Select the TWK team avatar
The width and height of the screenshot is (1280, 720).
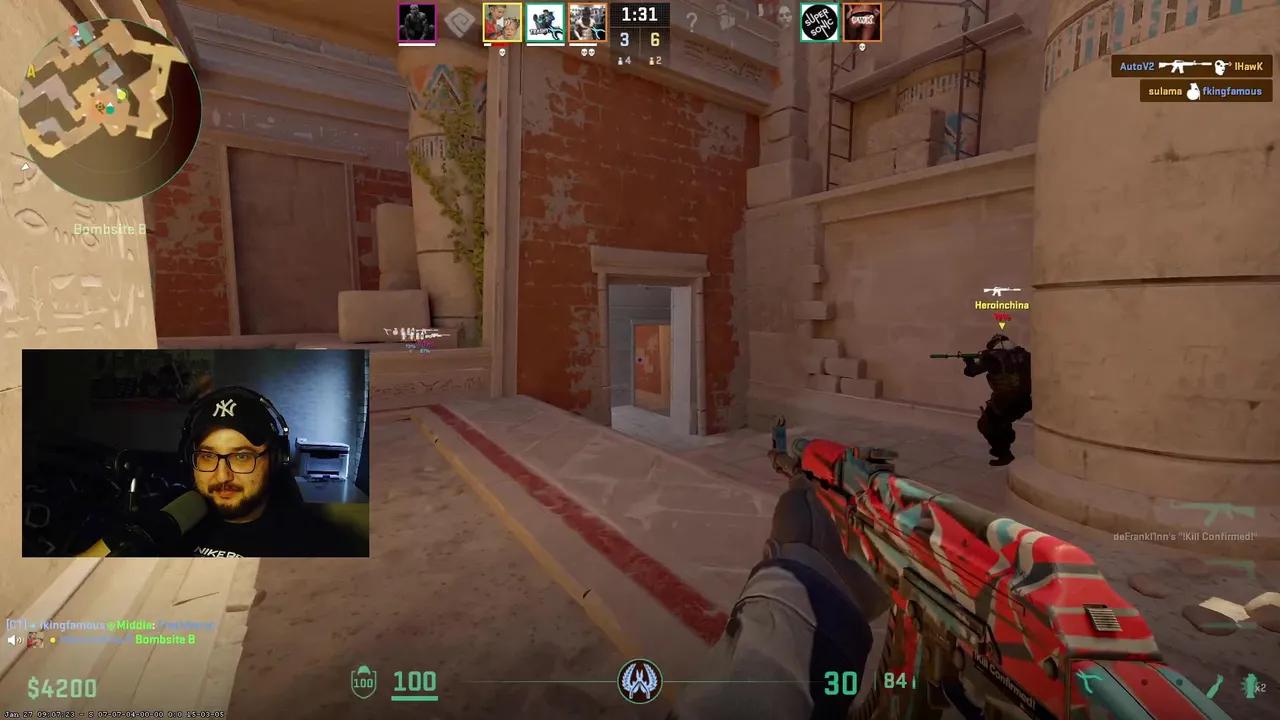click(x=861, y=22)
